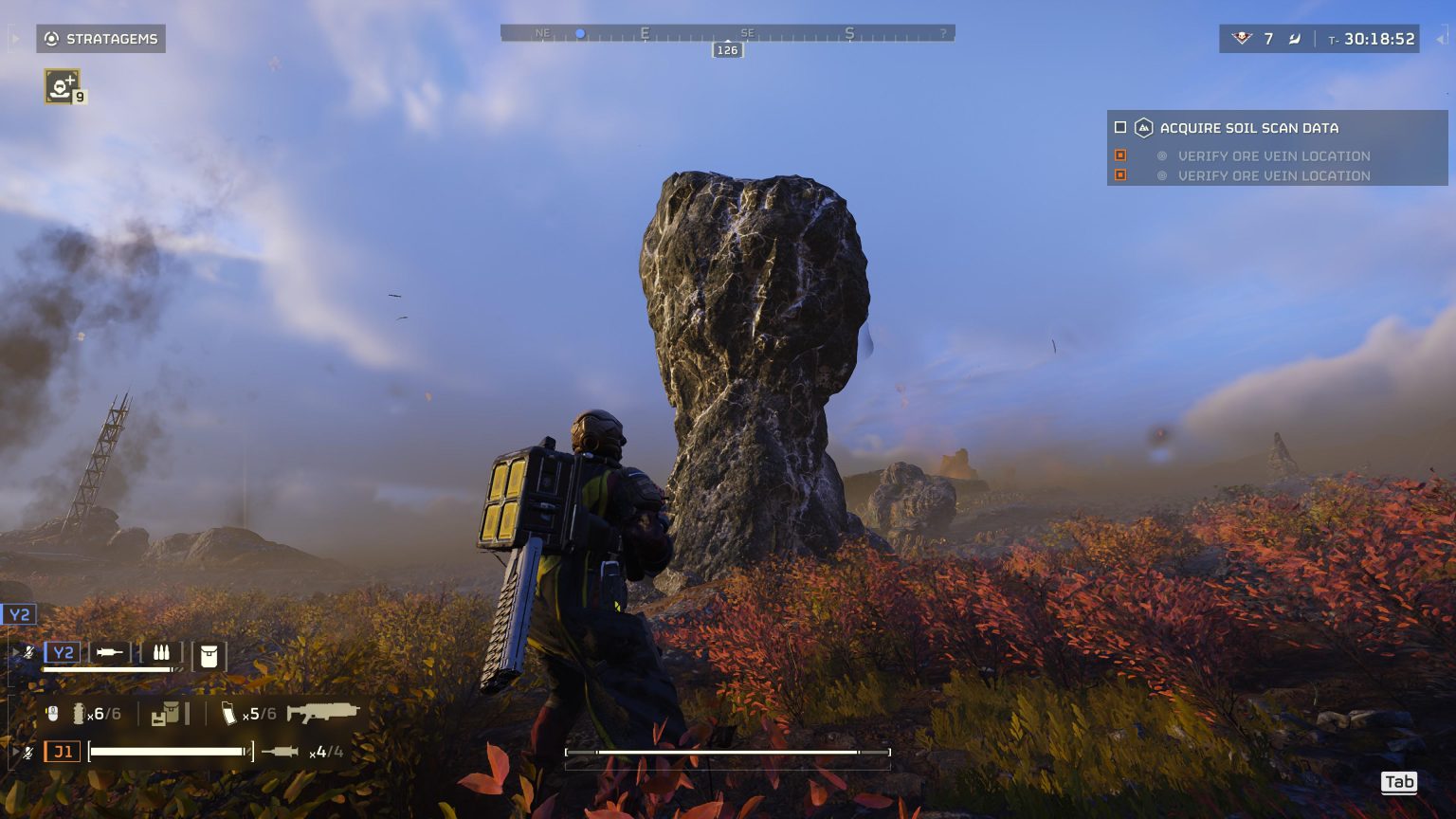Click the weapon magazine icon
1456x819 pixels.
[x=228, y=714]
